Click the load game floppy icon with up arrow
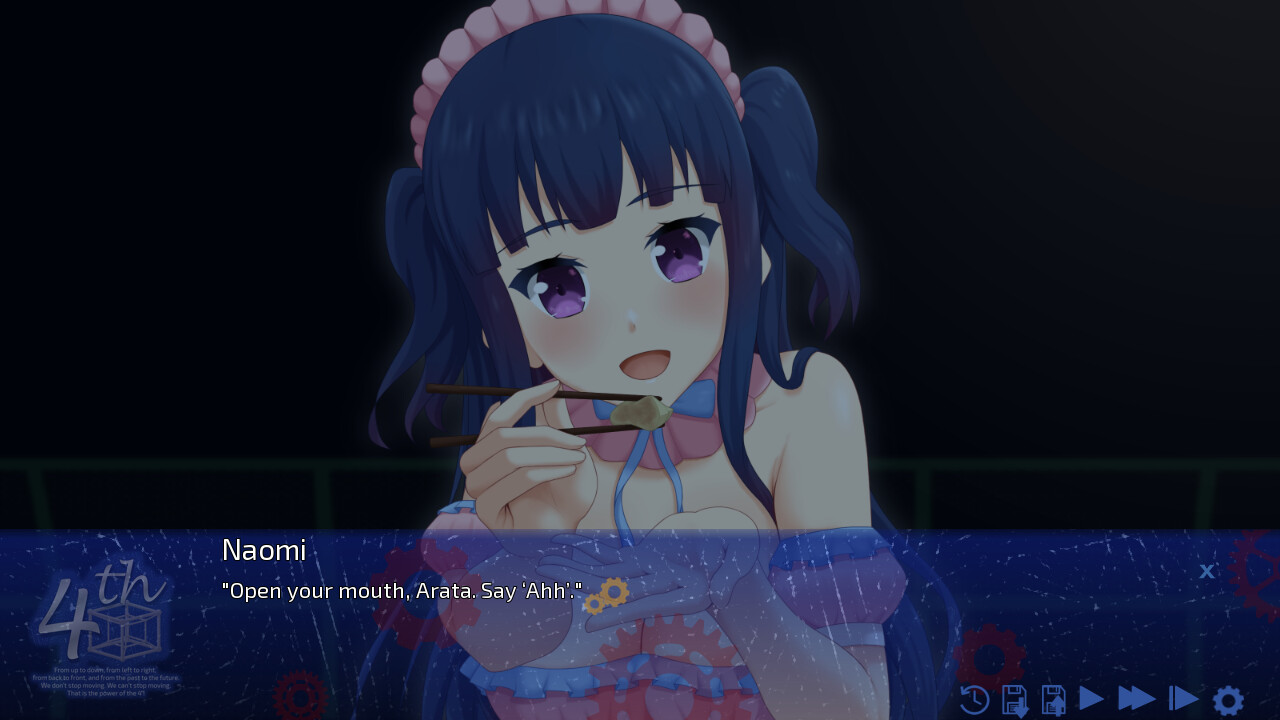 [x=1053, y=700]
